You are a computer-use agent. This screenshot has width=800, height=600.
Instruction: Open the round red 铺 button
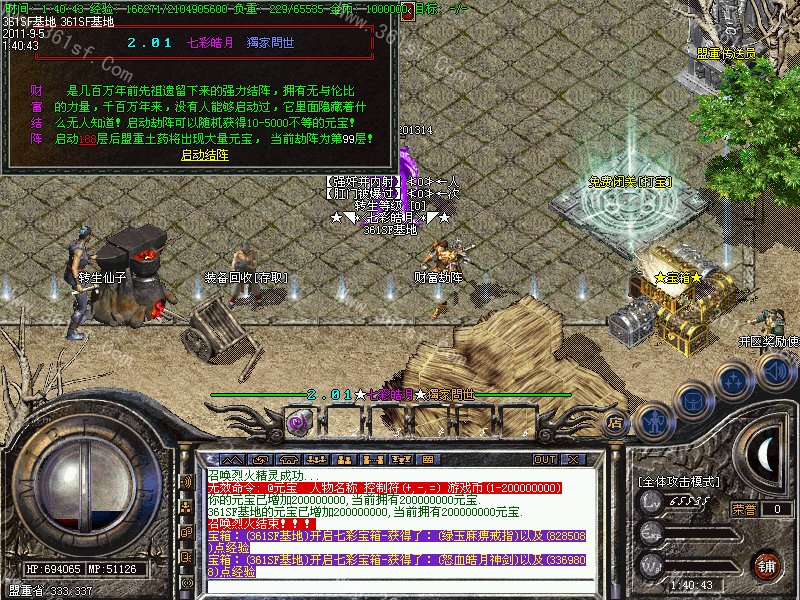point(768,563)
